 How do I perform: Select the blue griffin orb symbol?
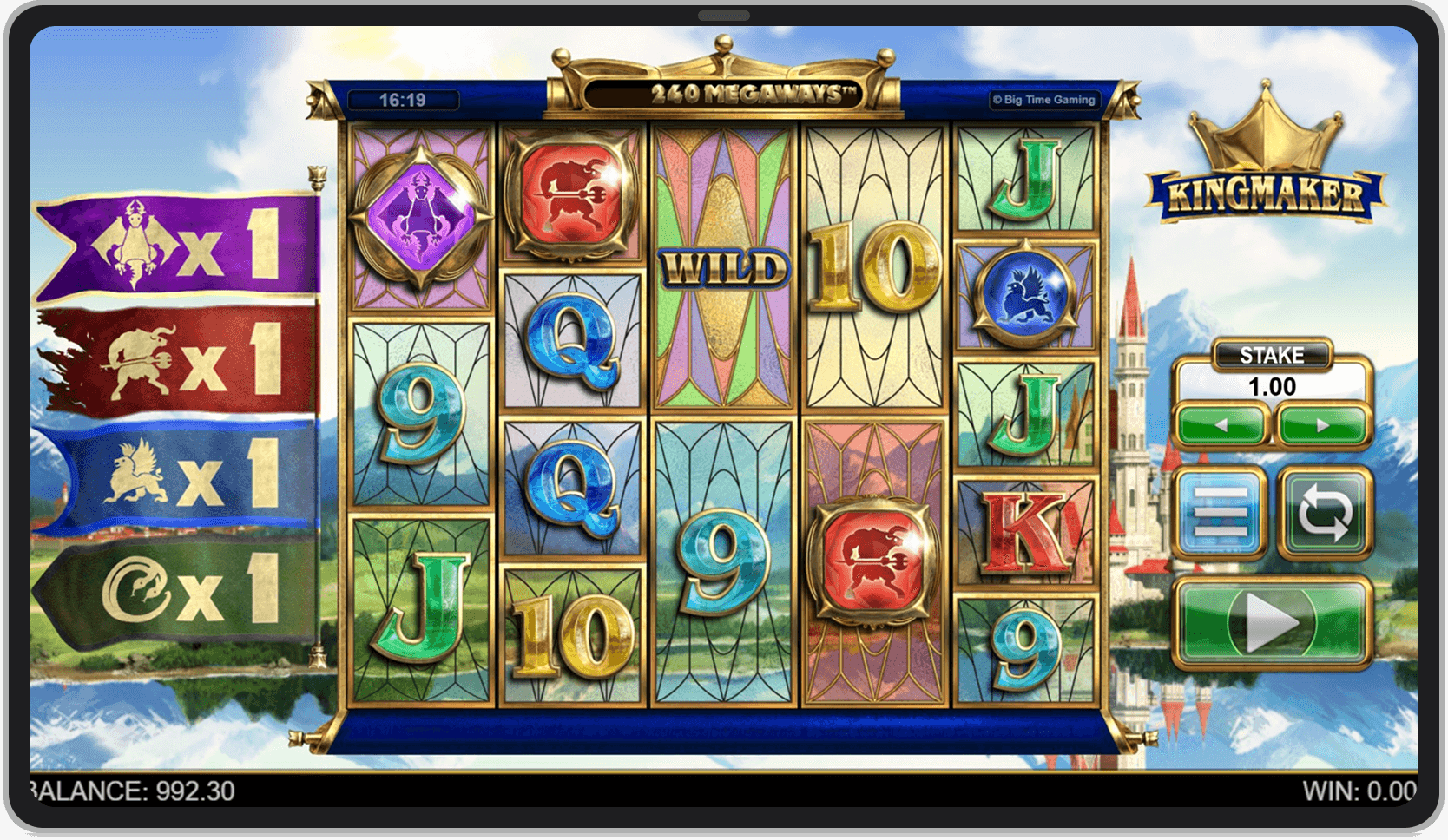pos(1024,292)
